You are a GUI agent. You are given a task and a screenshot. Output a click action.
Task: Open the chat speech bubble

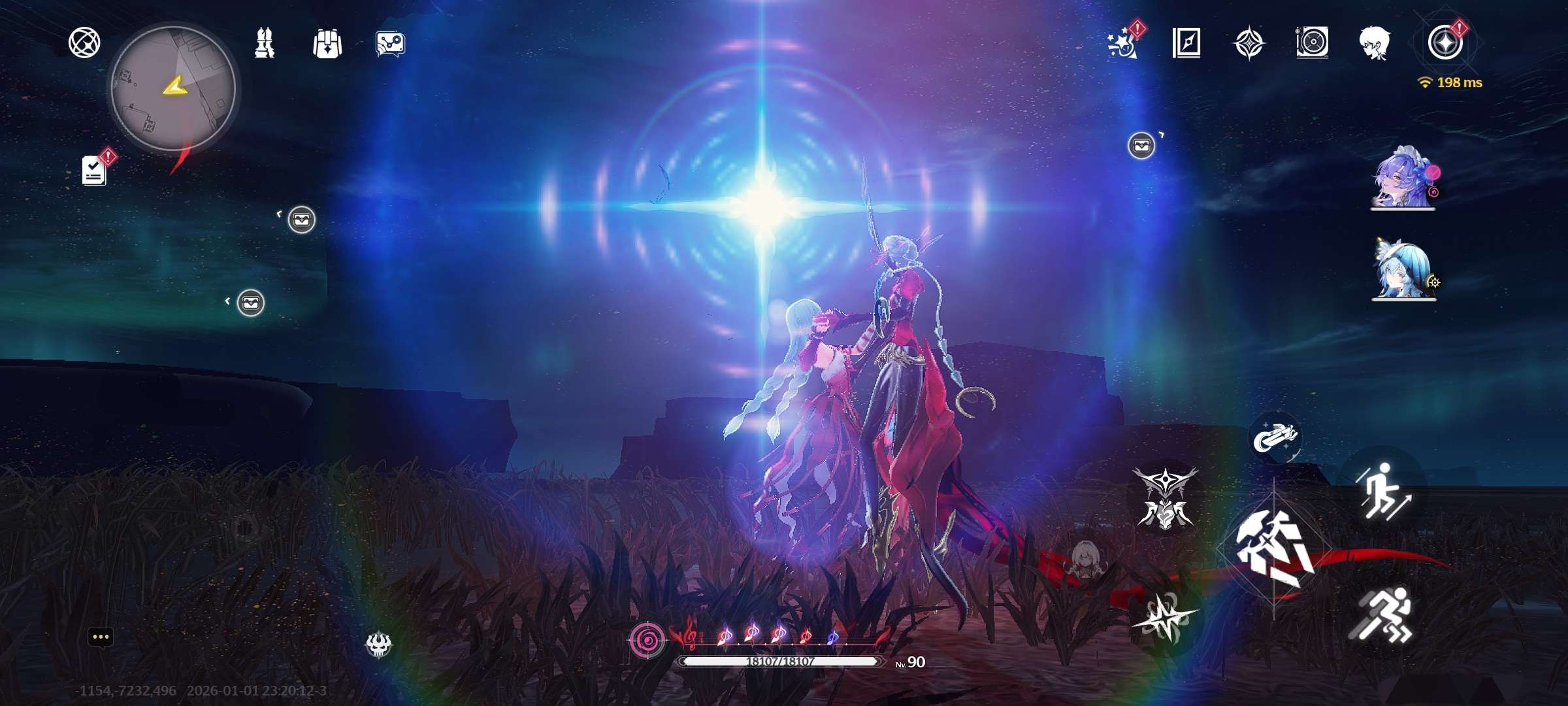100,637
